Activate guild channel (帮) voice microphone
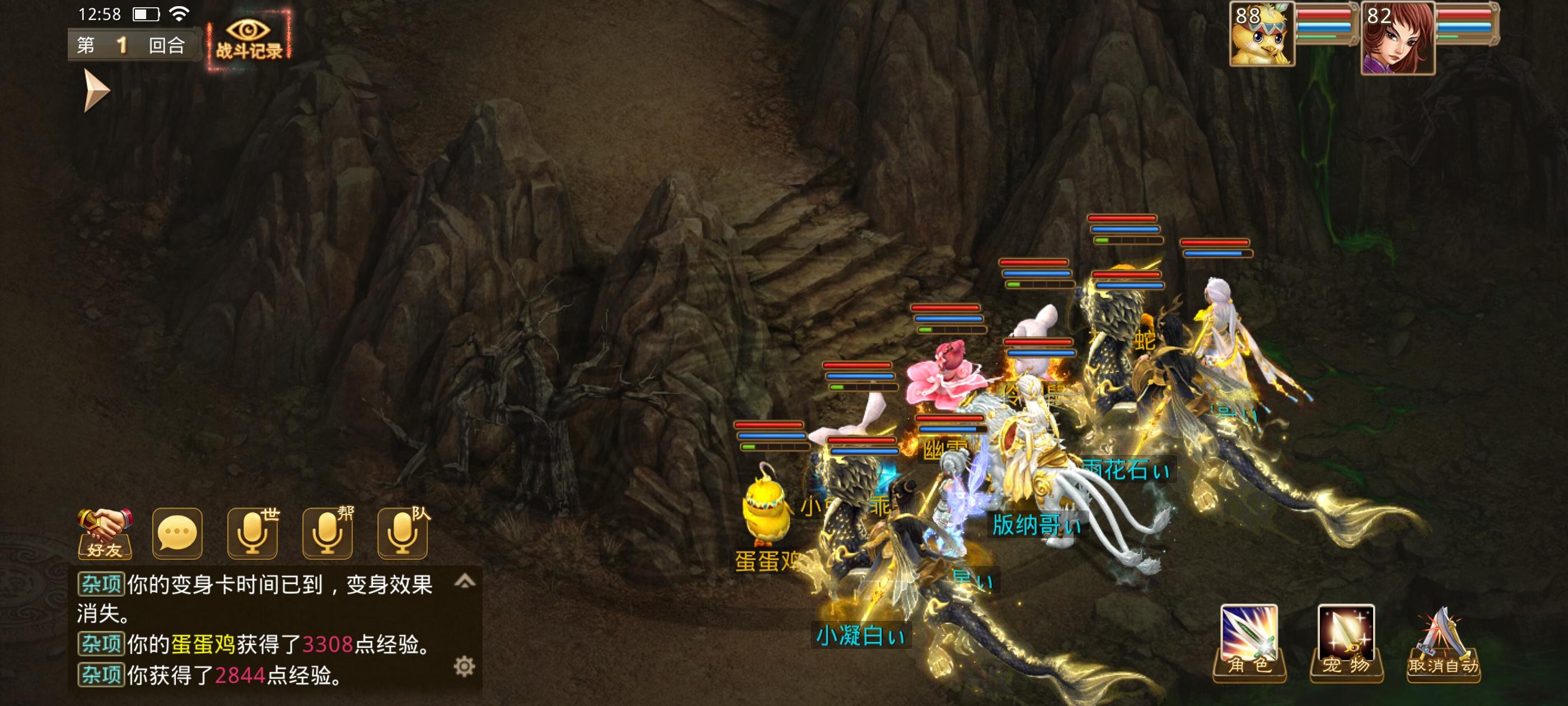 pos(328,533)
